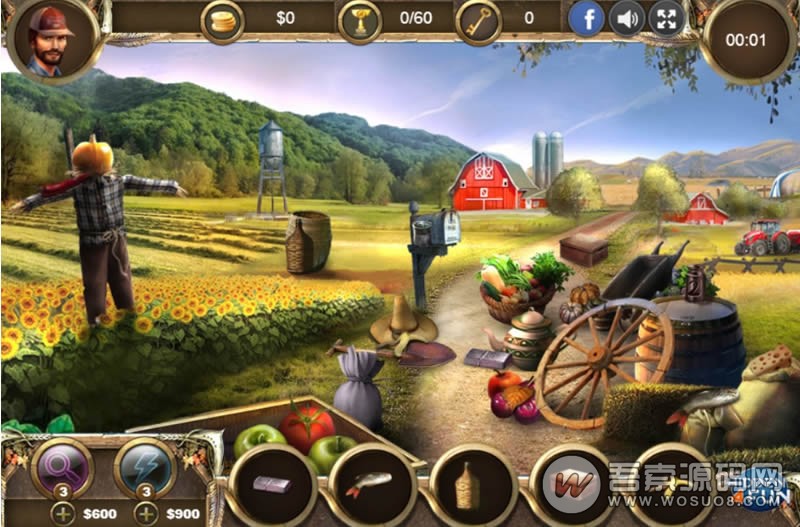Buy a lightning power with the $900 plus button
800x527 pixels.
(145, 514)
